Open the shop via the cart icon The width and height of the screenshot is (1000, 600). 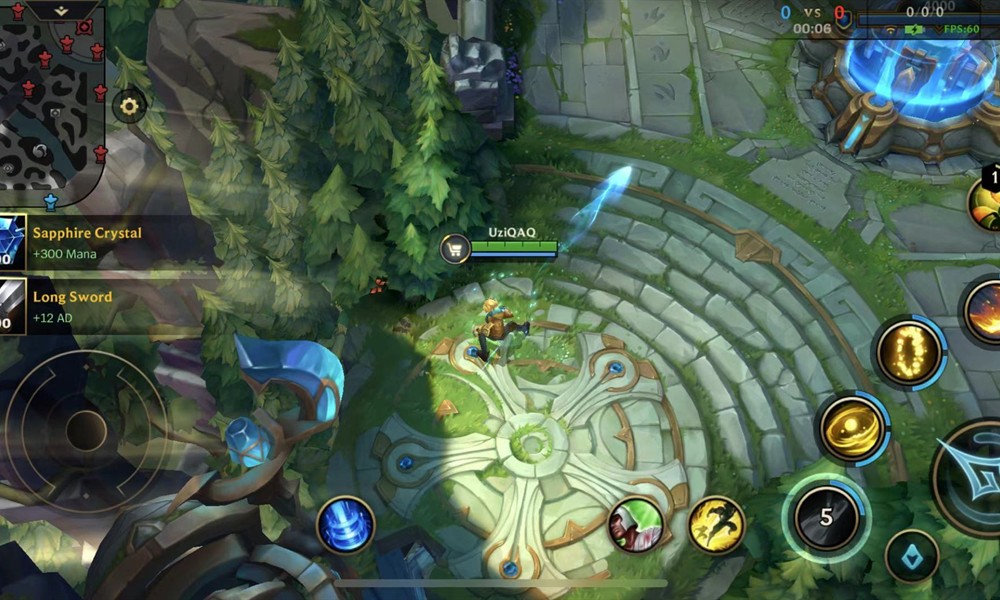(x=455, y=249)
